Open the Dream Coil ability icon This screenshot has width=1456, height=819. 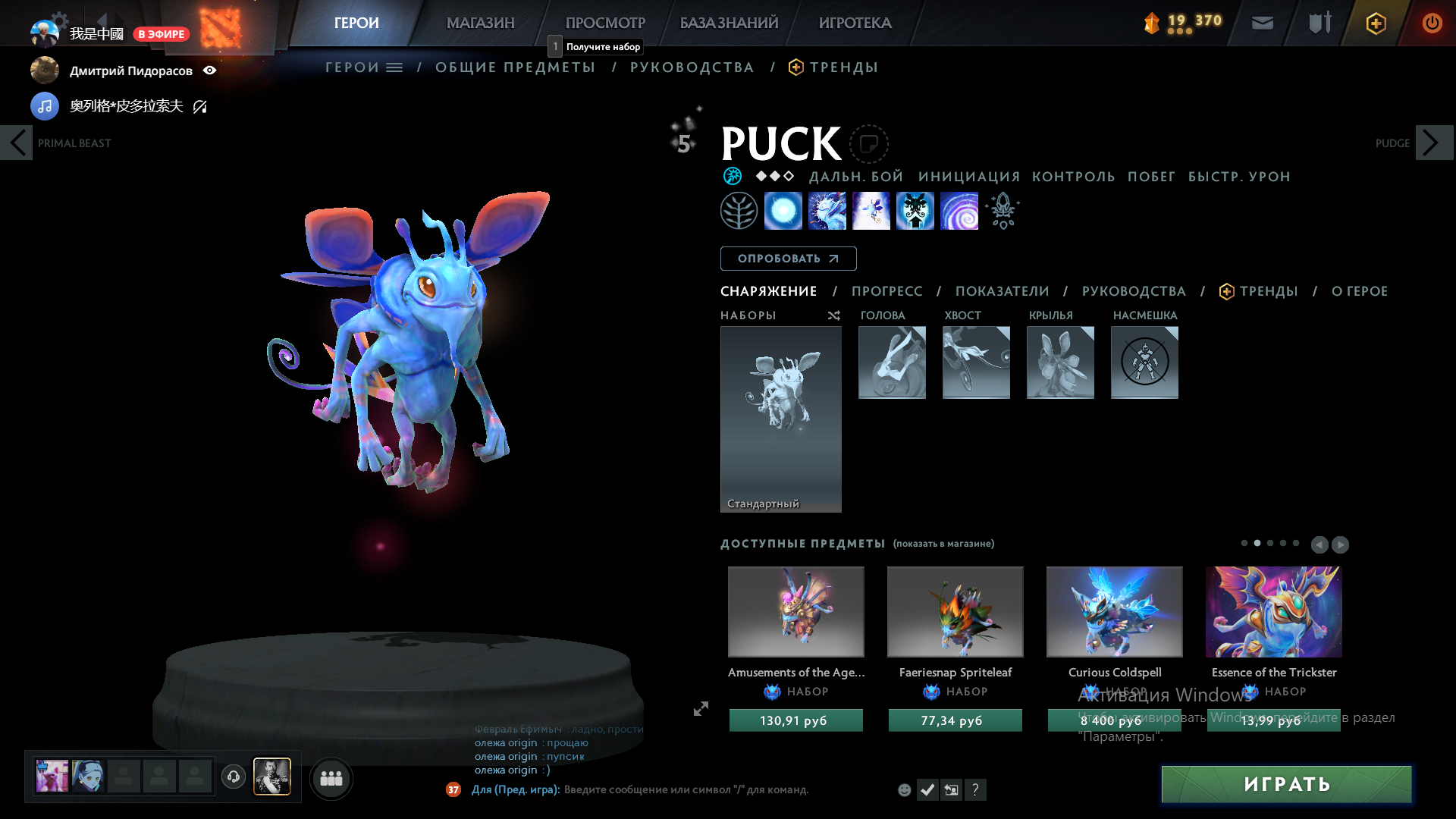pyautogui.click(x=959, y=211)
